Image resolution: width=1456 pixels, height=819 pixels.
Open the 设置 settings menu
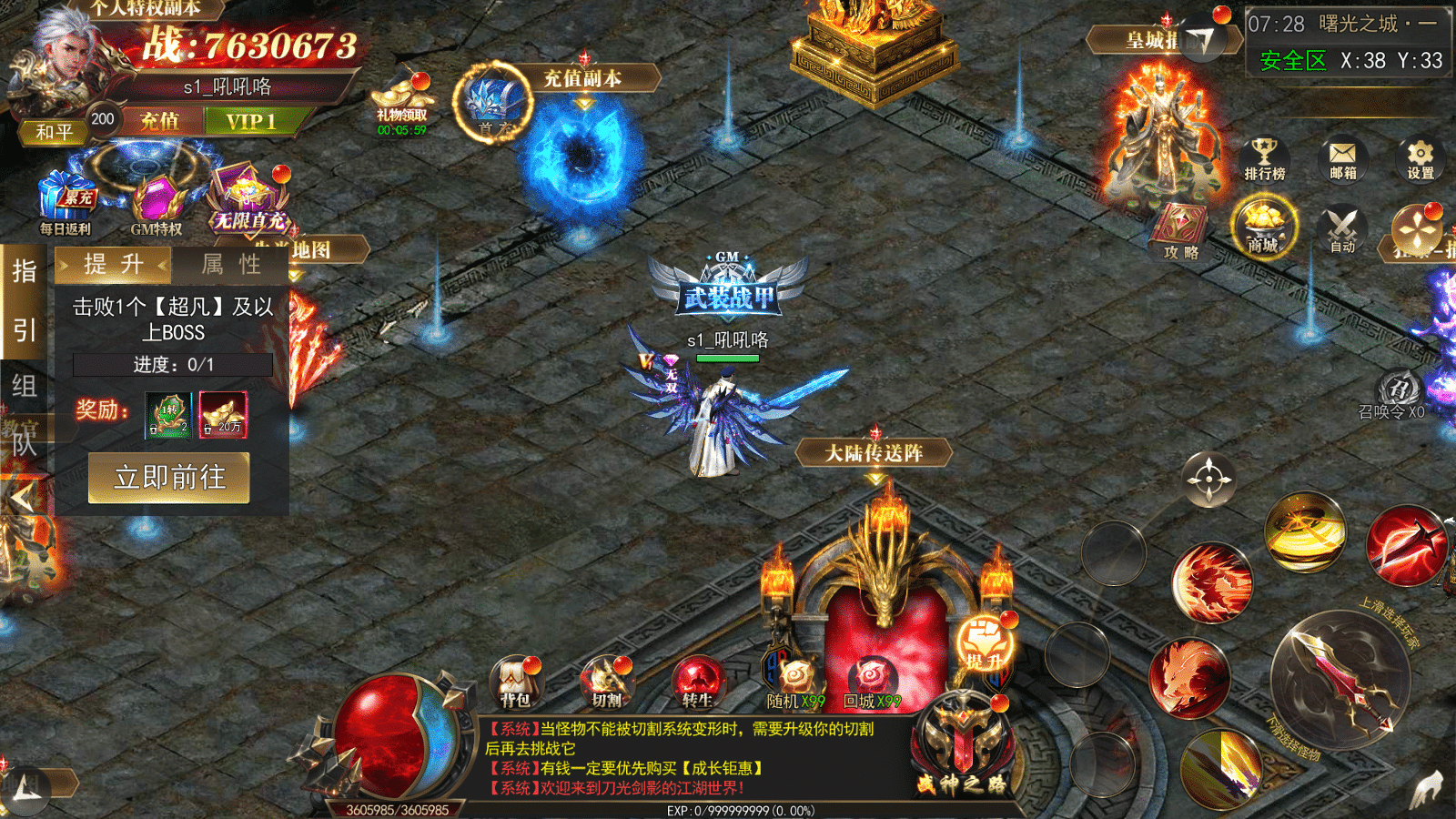1420,159
